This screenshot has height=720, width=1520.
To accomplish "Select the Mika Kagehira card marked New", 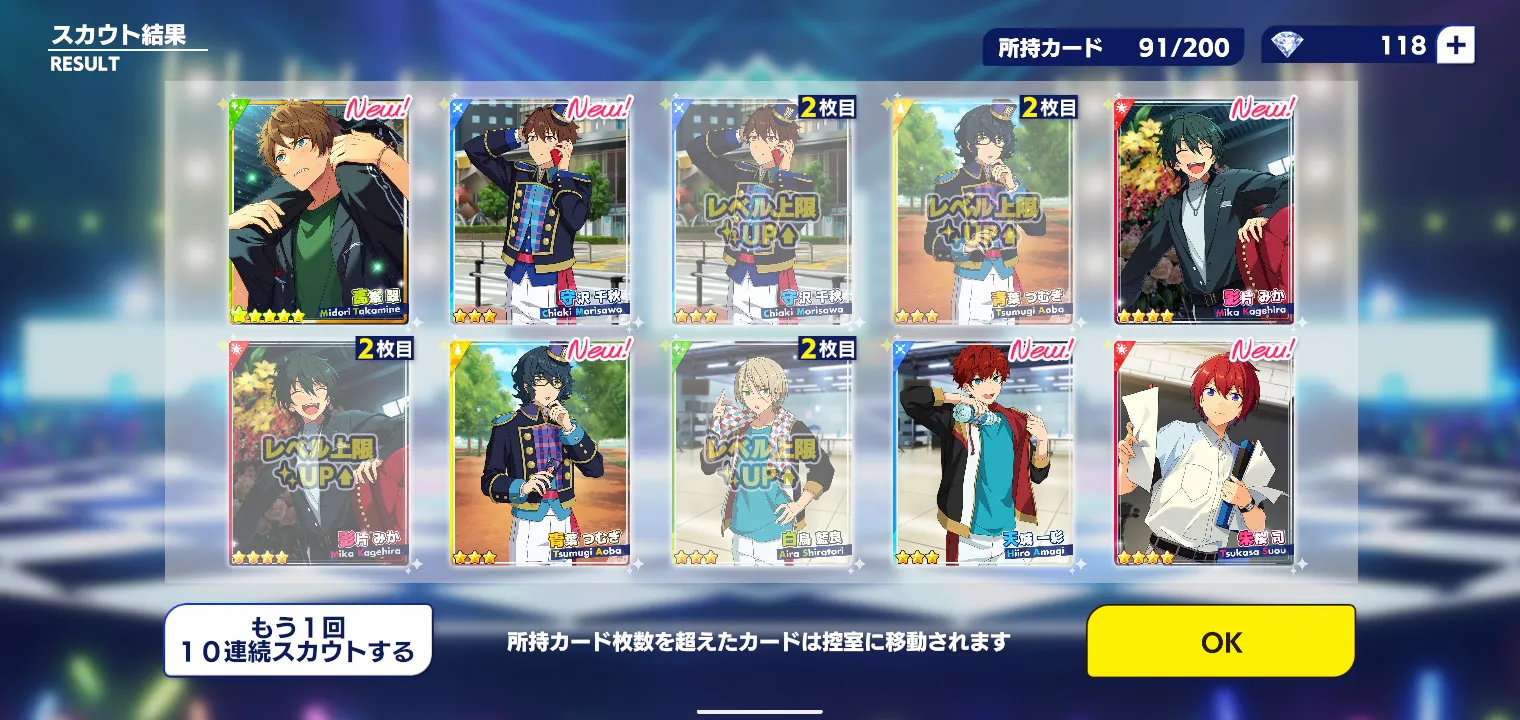I will (x=1204, y=211).
